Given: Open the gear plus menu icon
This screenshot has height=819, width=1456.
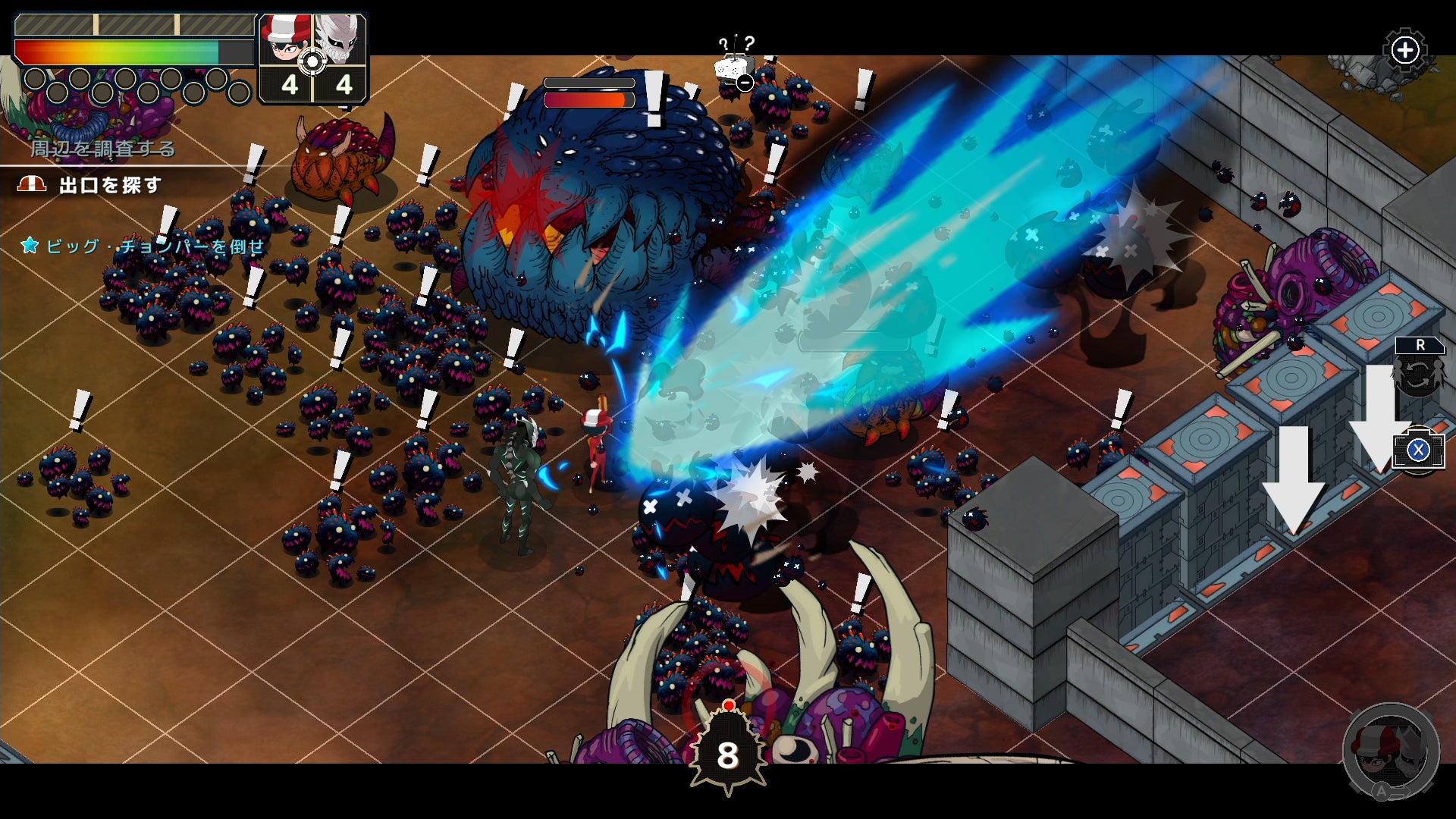Looking at the screenshot, I should [1405, 51].
